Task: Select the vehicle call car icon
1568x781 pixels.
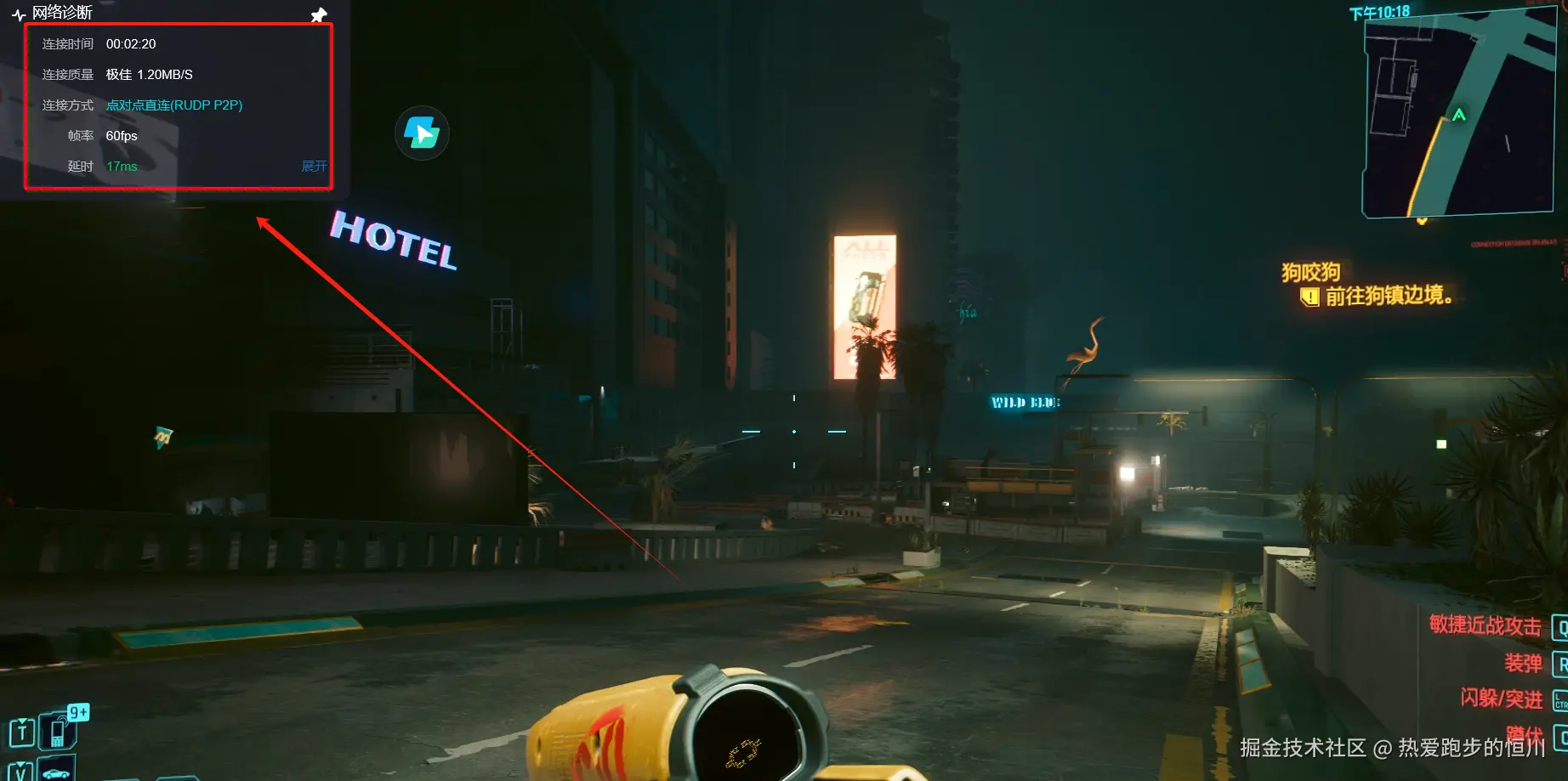Action: (56, 771)
